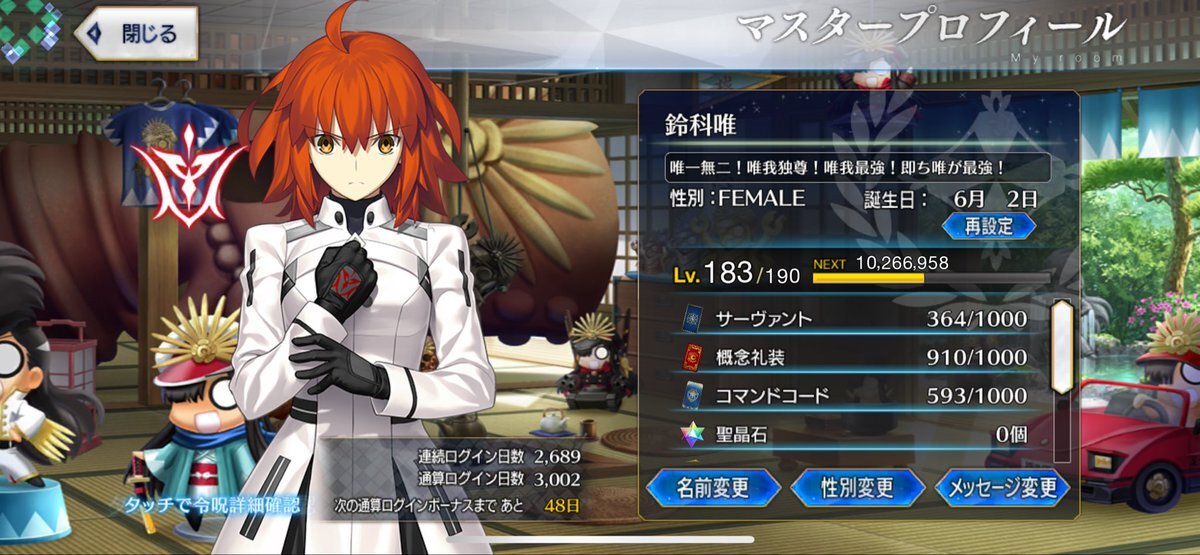1200x555 pixels.
Task: Close the master profile with 閉じる
Action: [x=137, y=34]
